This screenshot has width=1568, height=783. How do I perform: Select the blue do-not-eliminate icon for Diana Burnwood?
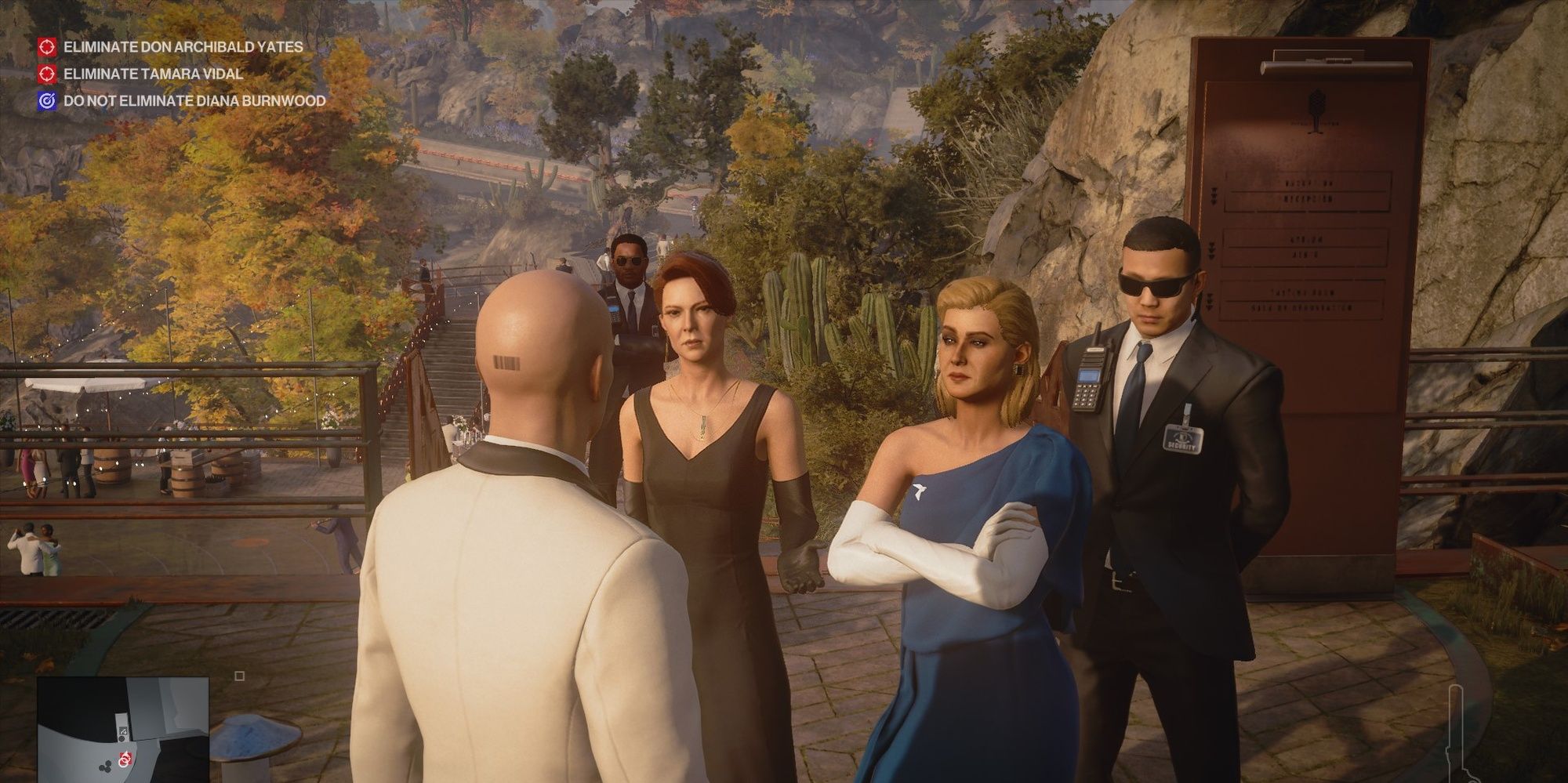[49, 102]
